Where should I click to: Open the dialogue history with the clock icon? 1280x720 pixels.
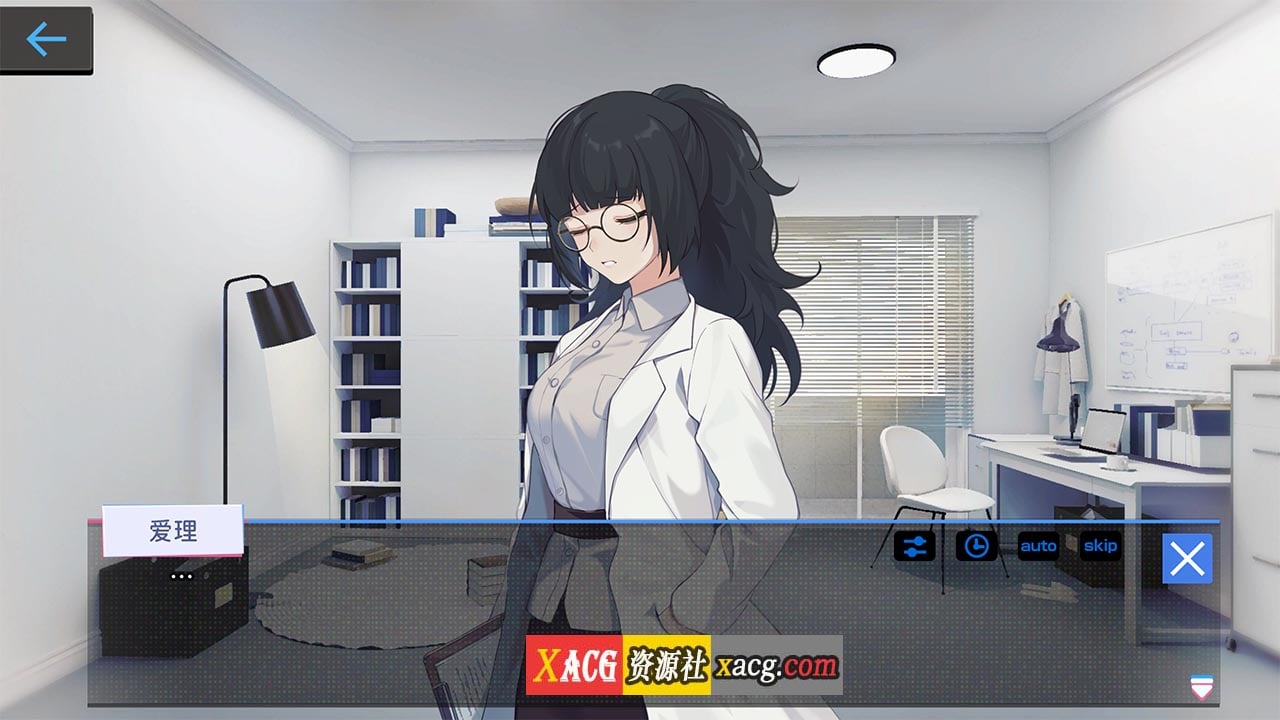pos(977,546)
